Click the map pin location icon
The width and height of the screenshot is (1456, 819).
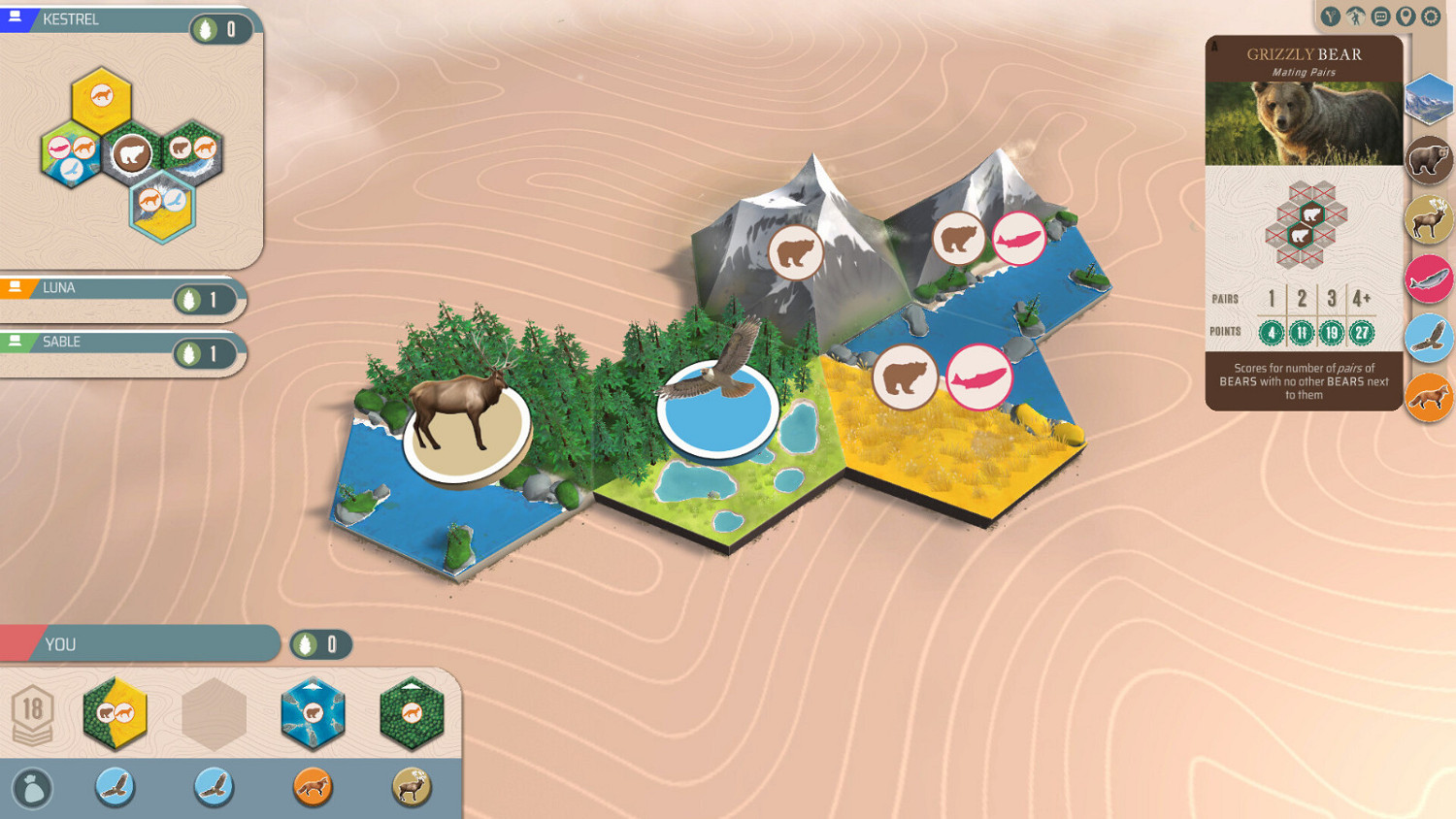click(x=1405, y=16)
